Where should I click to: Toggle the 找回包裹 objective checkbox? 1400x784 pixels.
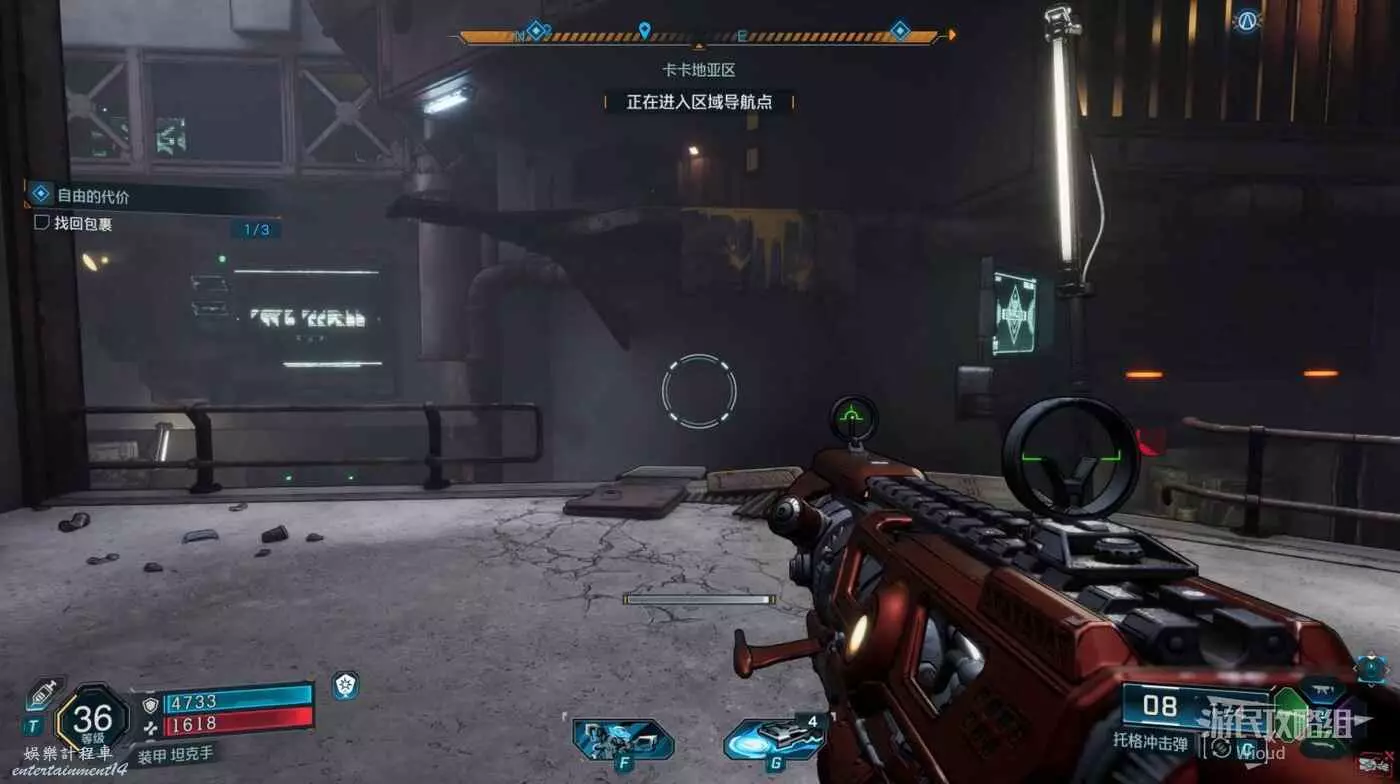pos(42,223)
